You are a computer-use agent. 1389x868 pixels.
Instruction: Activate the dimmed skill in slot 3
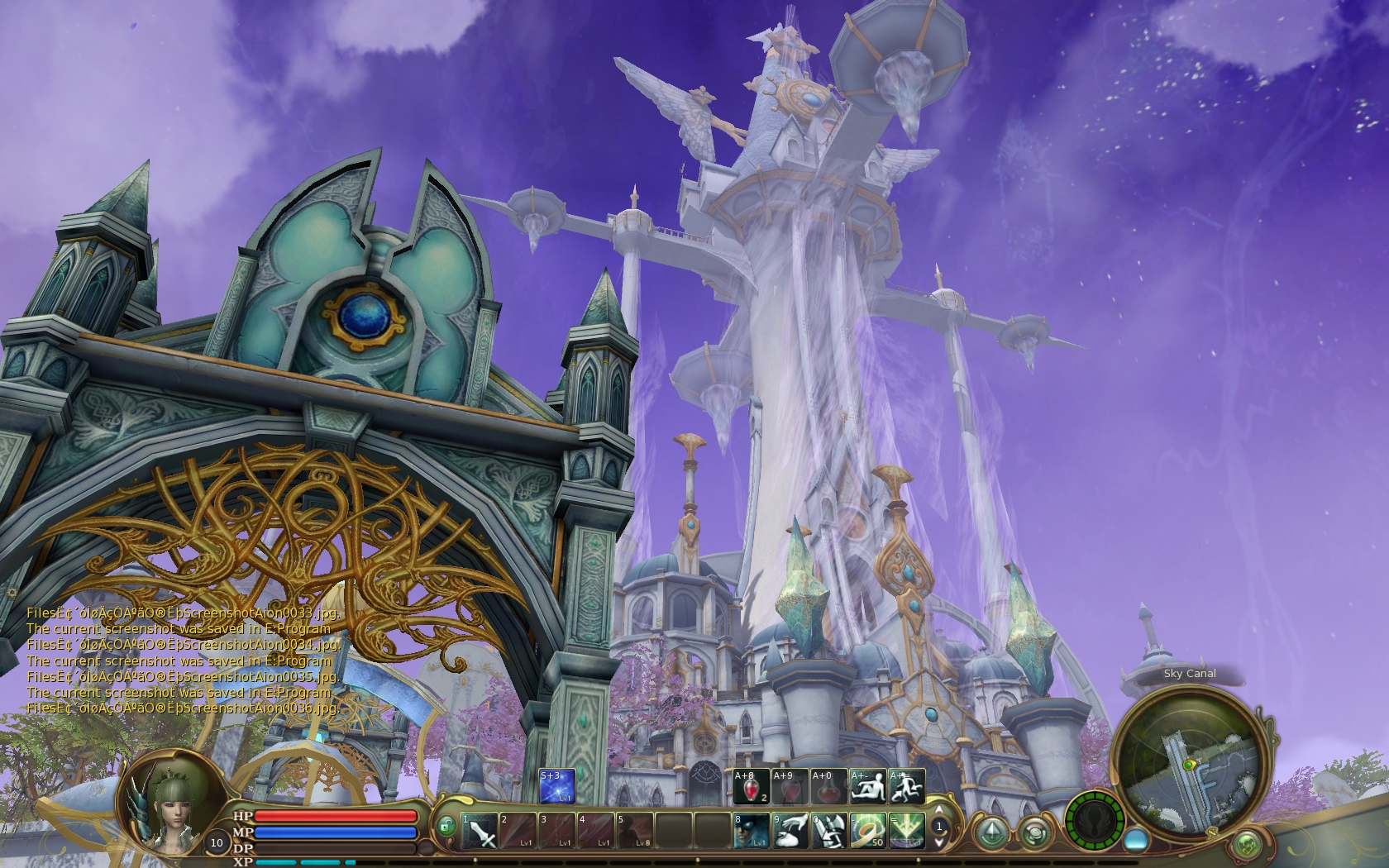(x=556, y=831)
